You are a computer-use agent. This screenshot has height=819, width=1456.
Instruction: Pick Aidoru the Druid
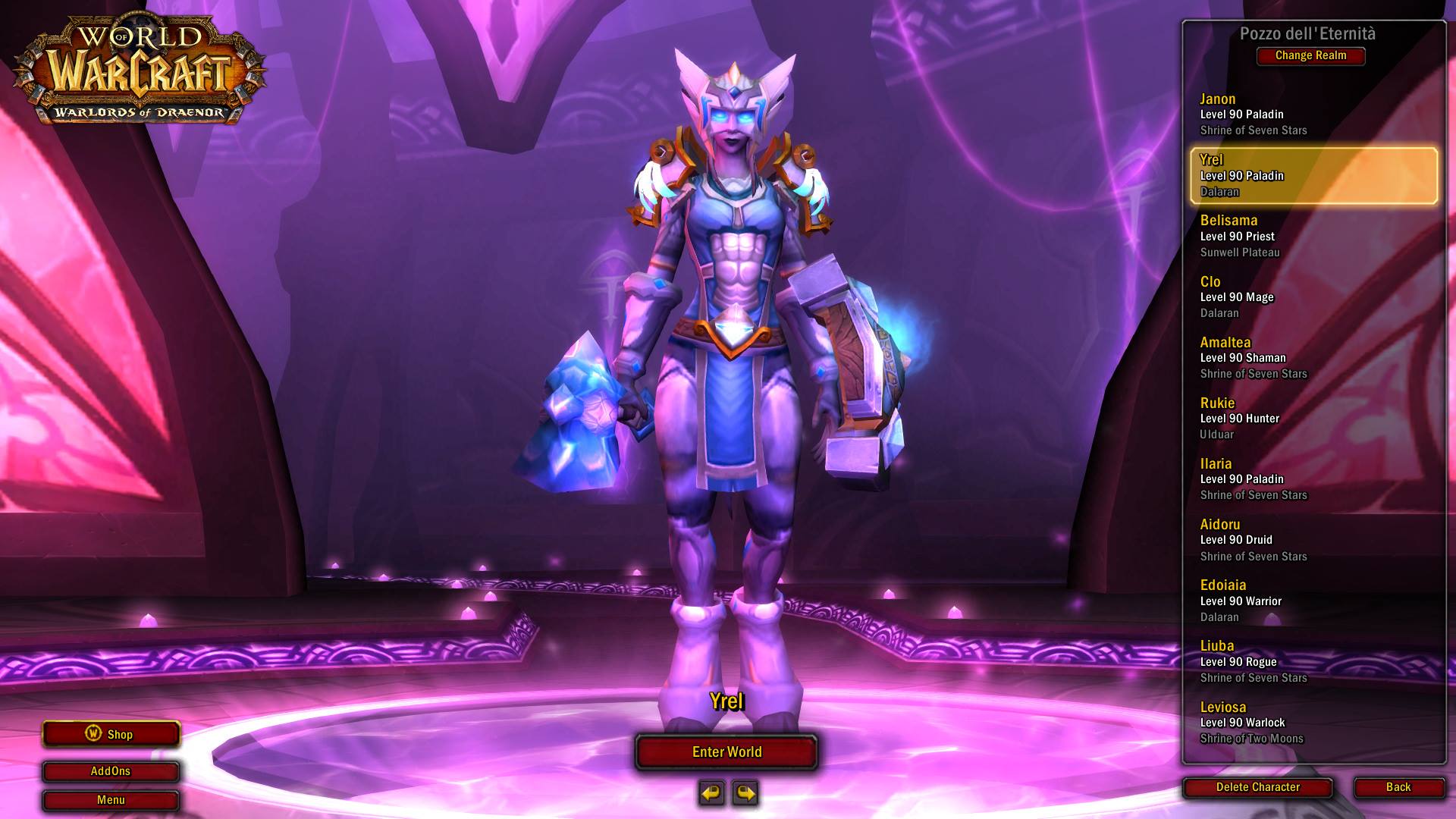pos(1312,539)
